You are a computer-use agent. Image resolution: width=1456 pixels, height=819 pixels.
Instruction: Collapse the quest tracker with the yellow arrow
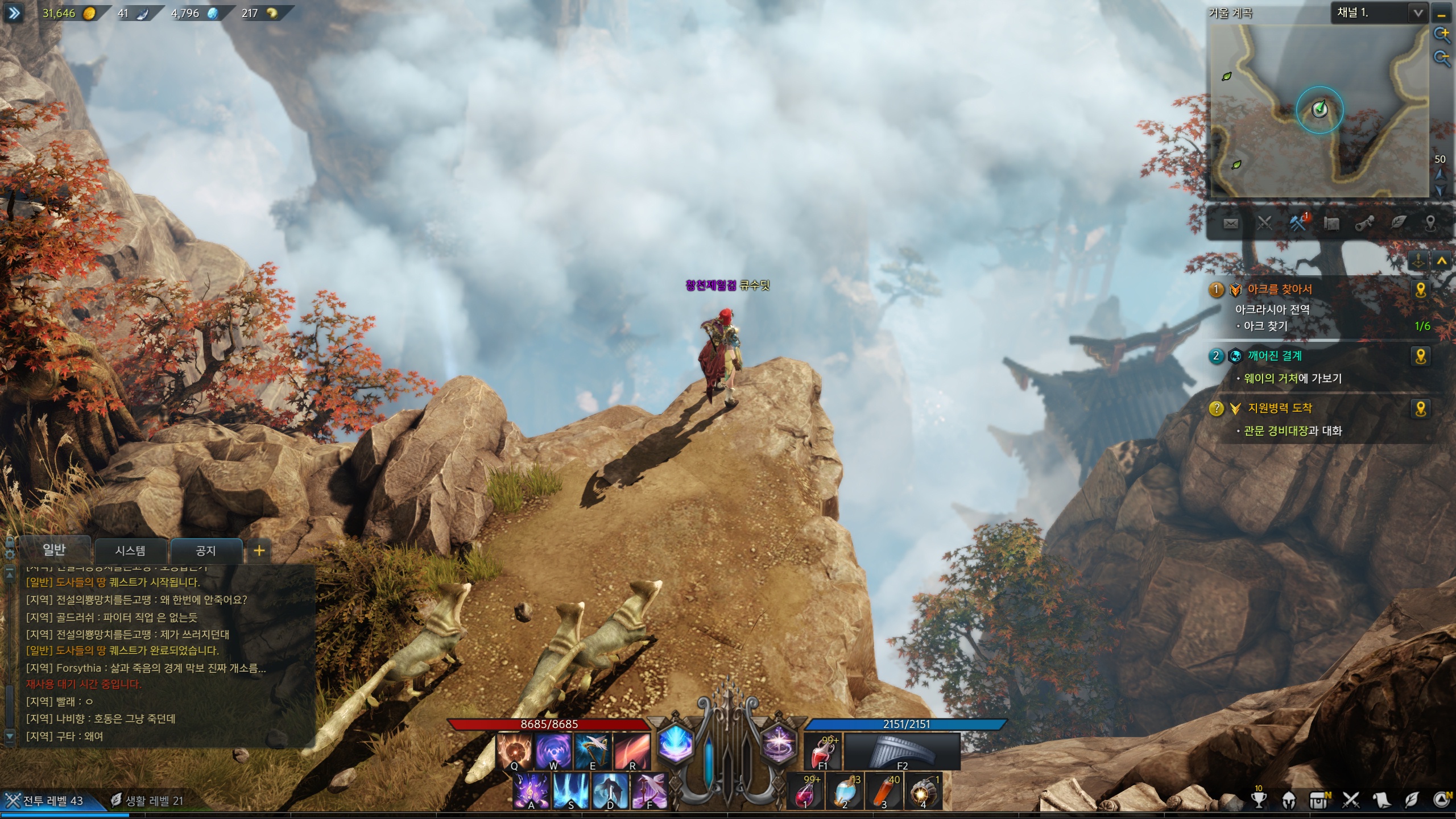tap(1441, 261)
